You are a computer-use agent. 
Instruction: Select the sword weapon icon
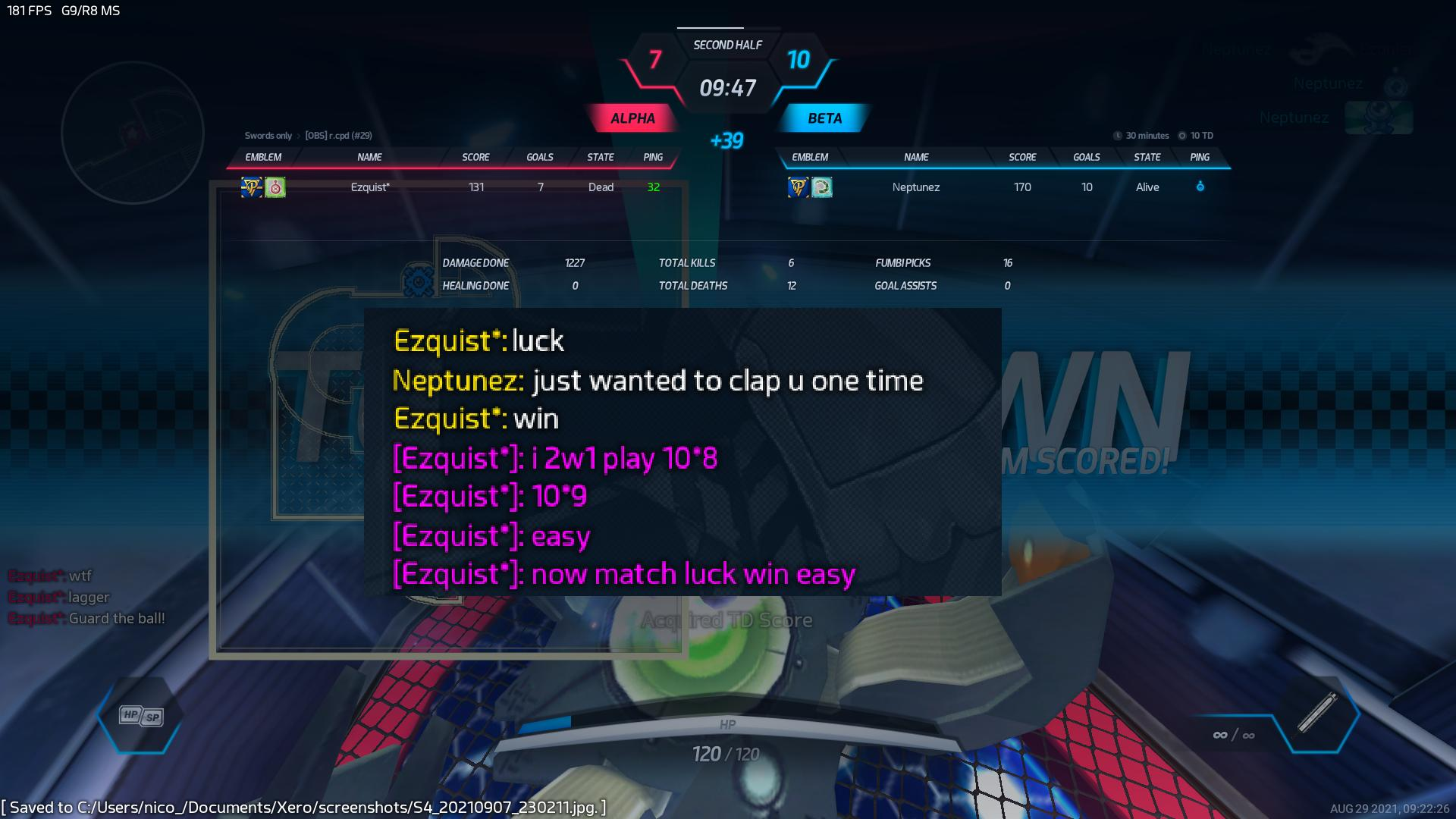pos(1318,713)
